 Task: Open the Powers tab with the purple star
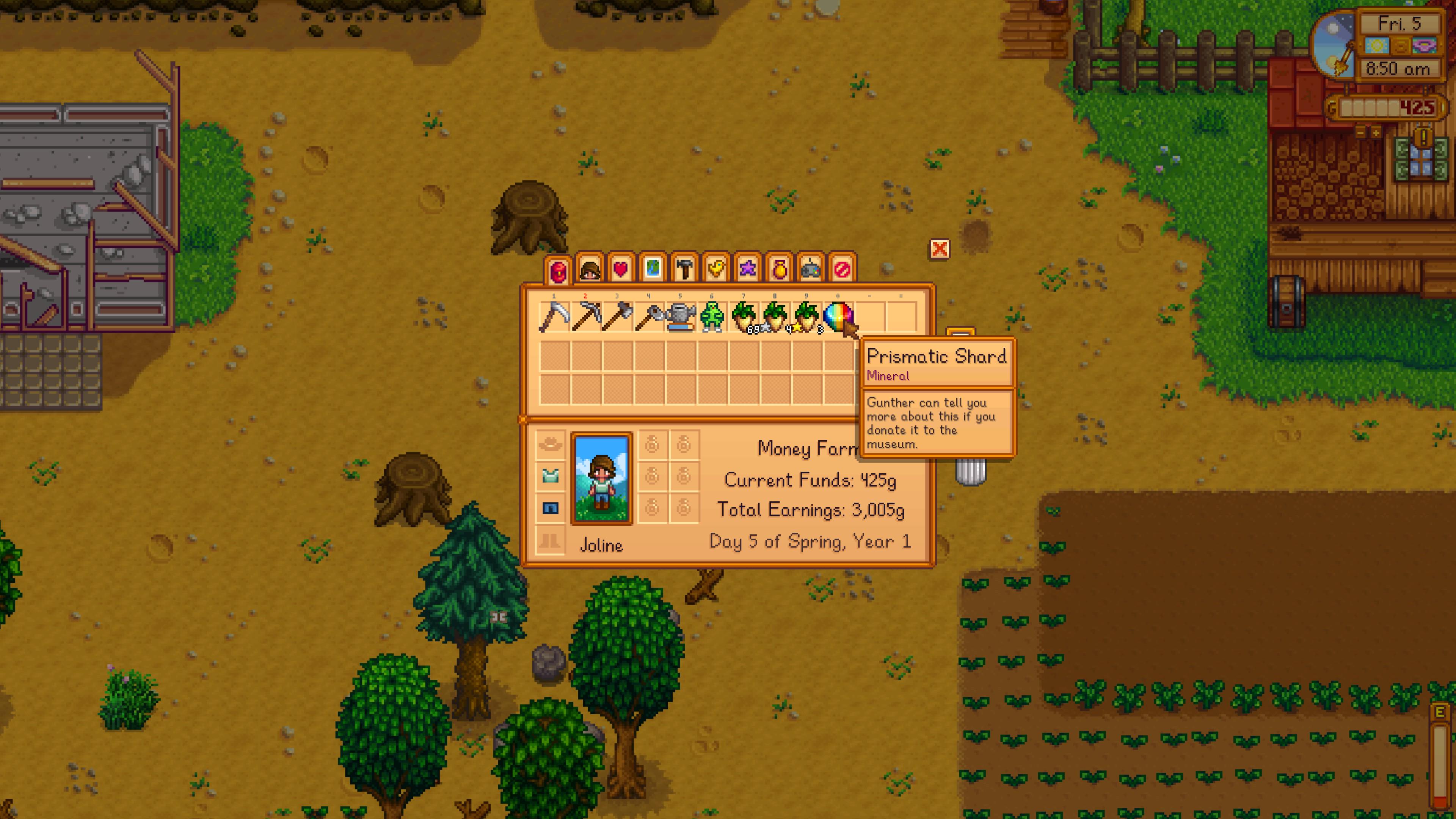[x=747, y=268]
